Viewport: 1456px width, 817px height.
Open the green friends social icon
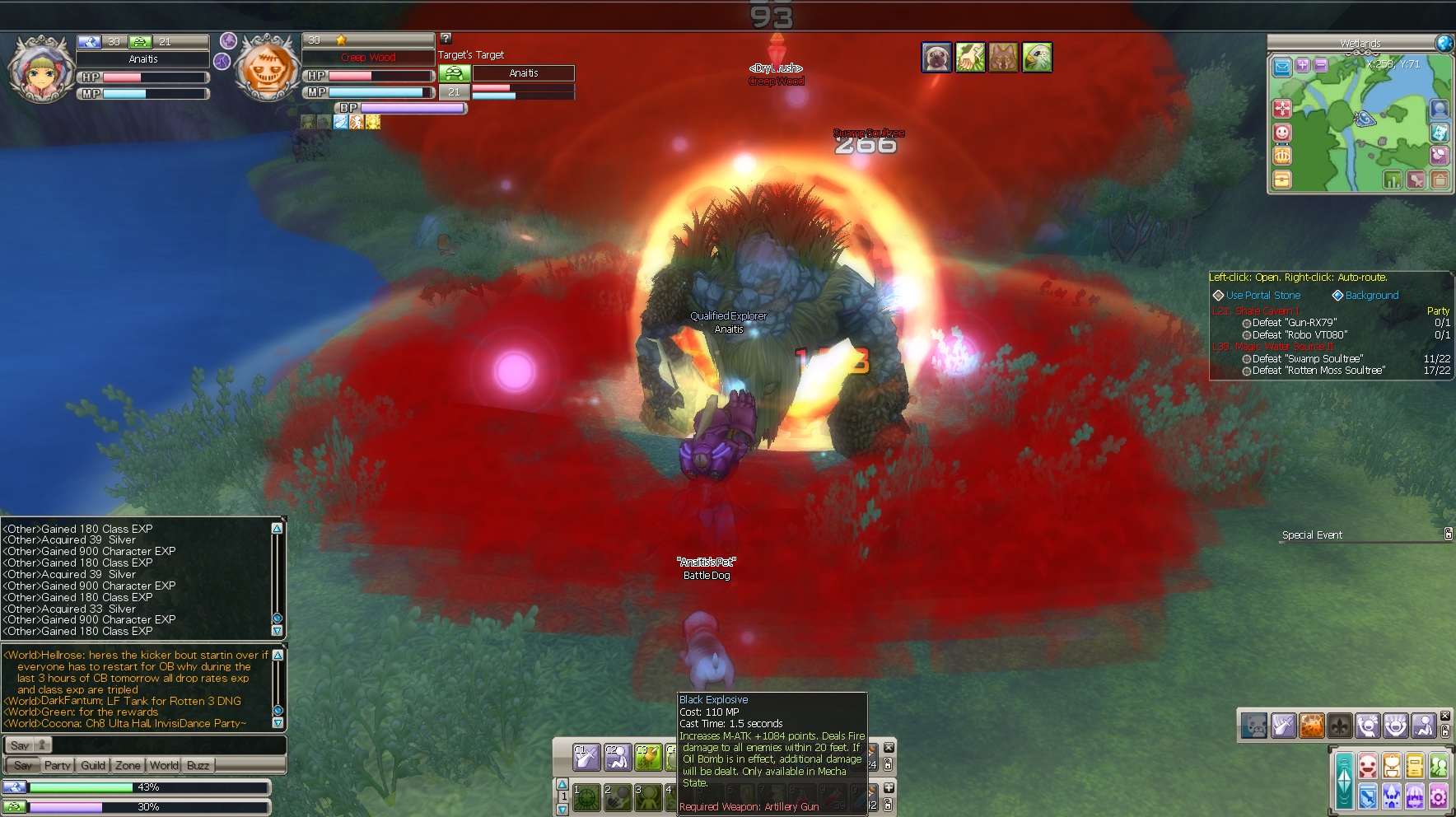[1438, 768]
